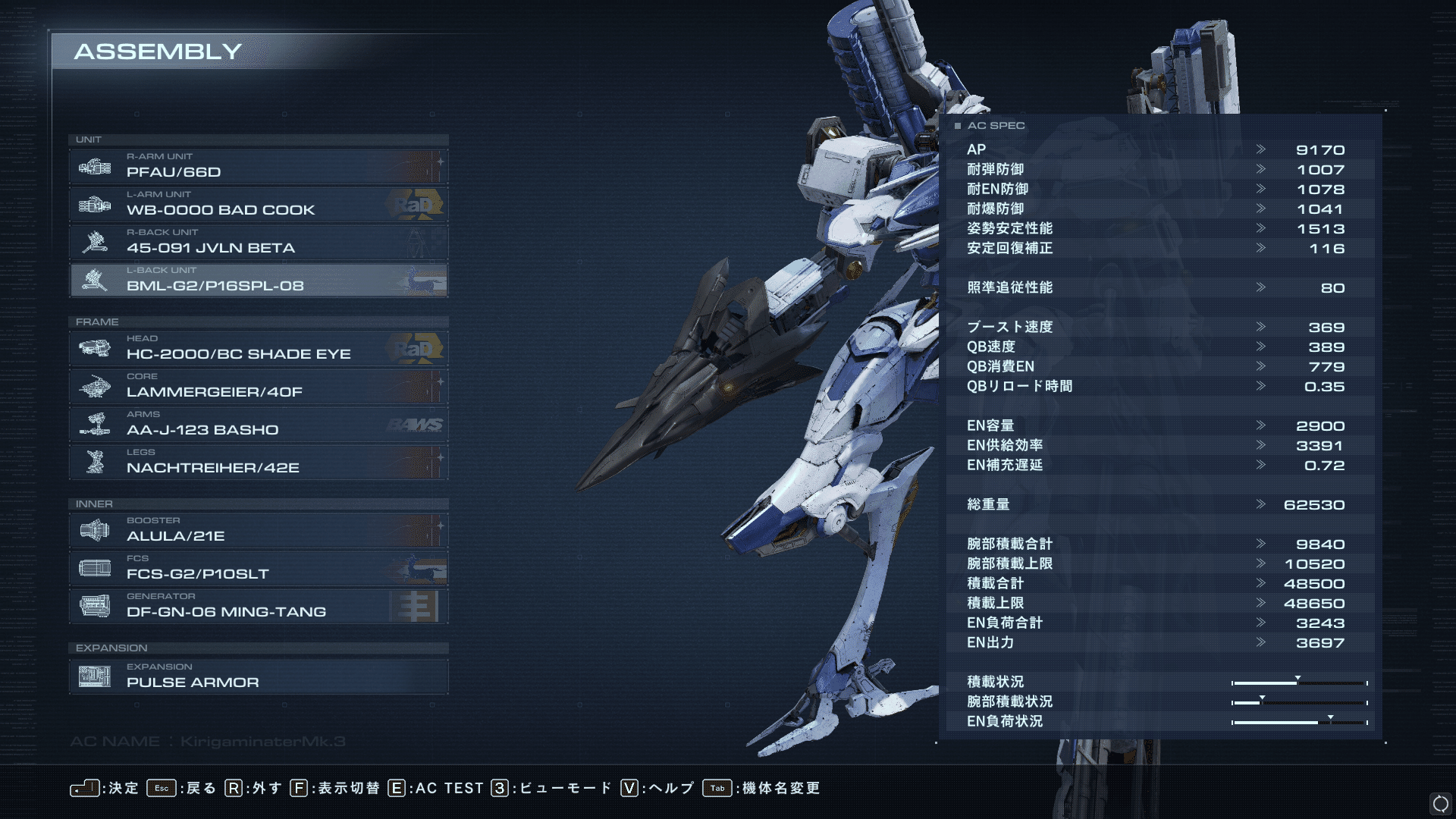1456x819 pixels.
Task: Open the CORE LAMMERGEIER/40F slot
Action: pyautogui.click(x=258, y=386)
